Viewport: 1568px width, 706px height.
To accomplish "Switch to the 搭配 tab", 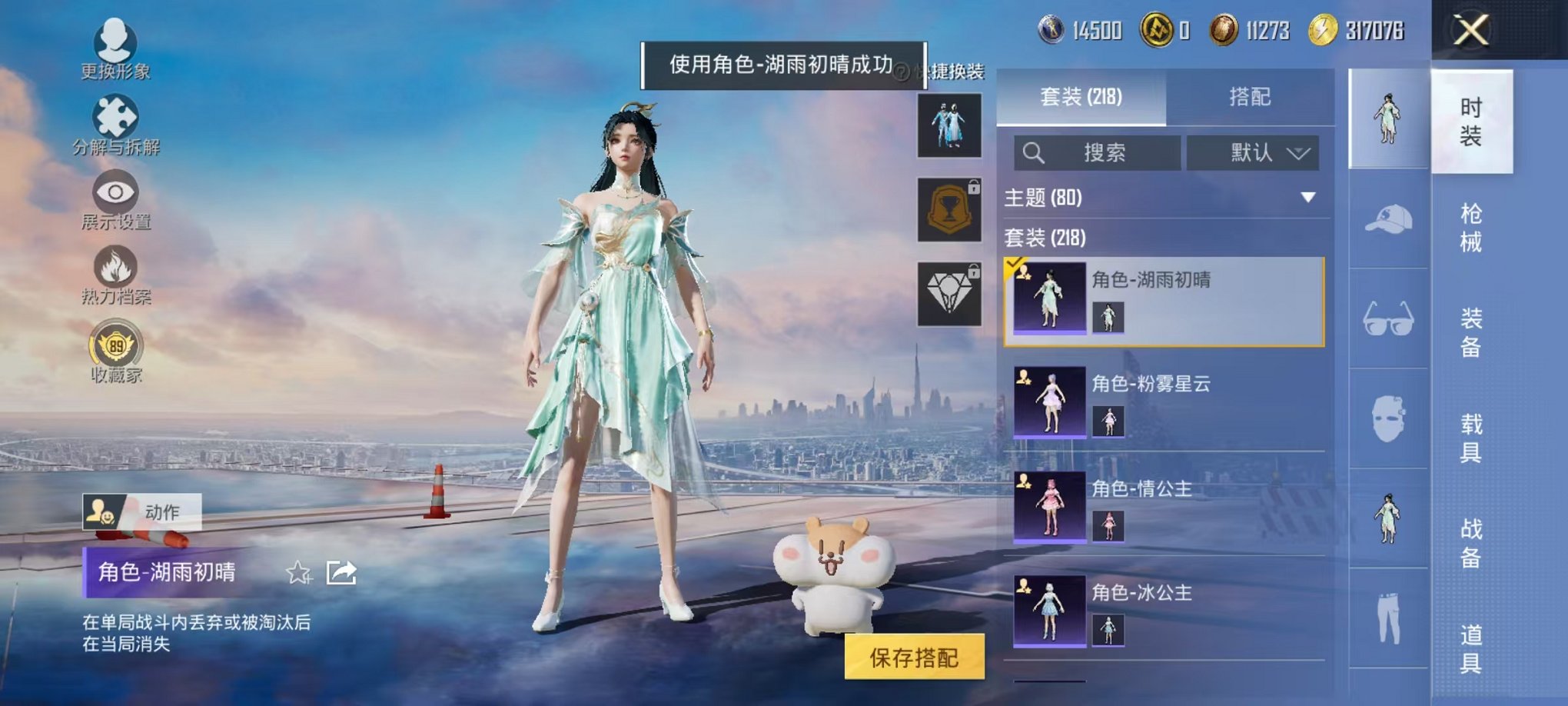I will [x=1251, y=95].
